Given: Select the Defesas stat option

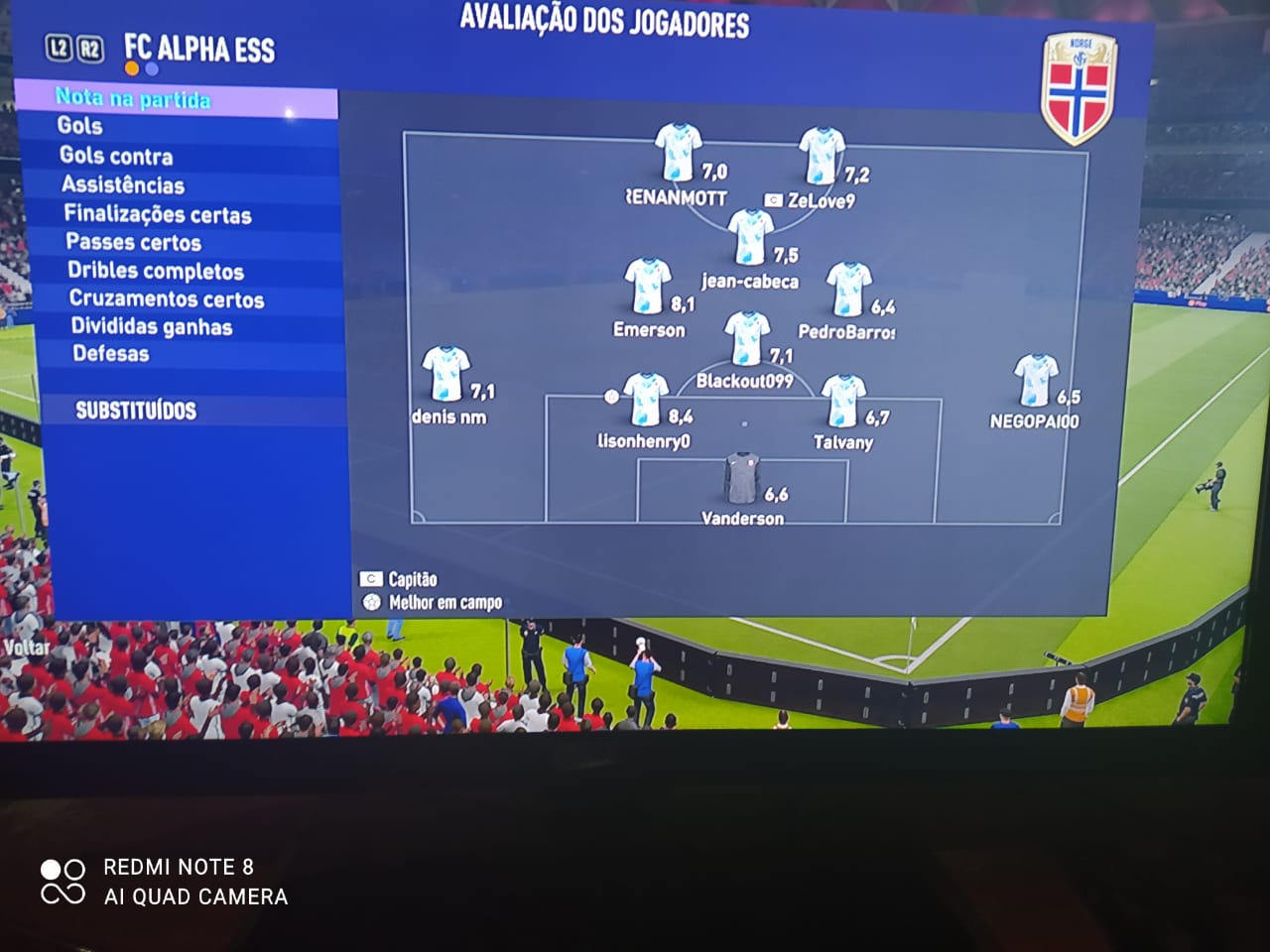Looking at the screenshot, I should coord(111,353).
